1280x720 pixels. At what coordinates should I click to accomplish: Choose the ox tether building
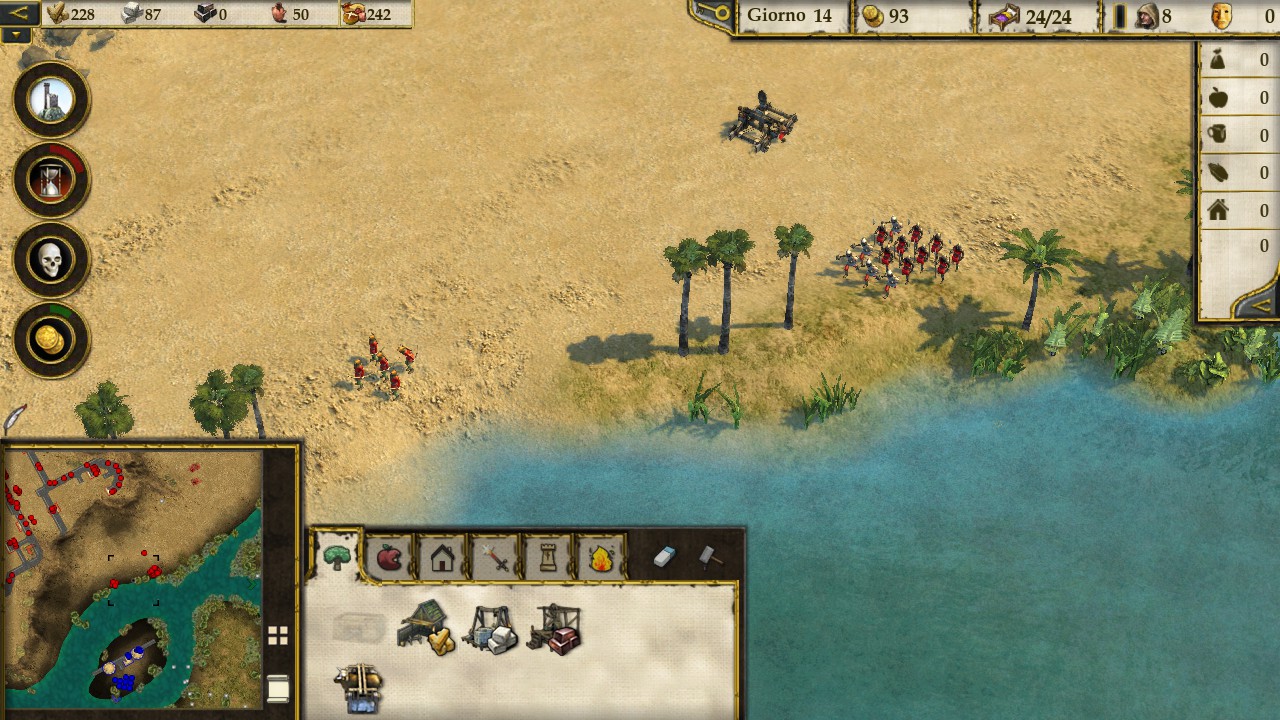click(359, 687)
